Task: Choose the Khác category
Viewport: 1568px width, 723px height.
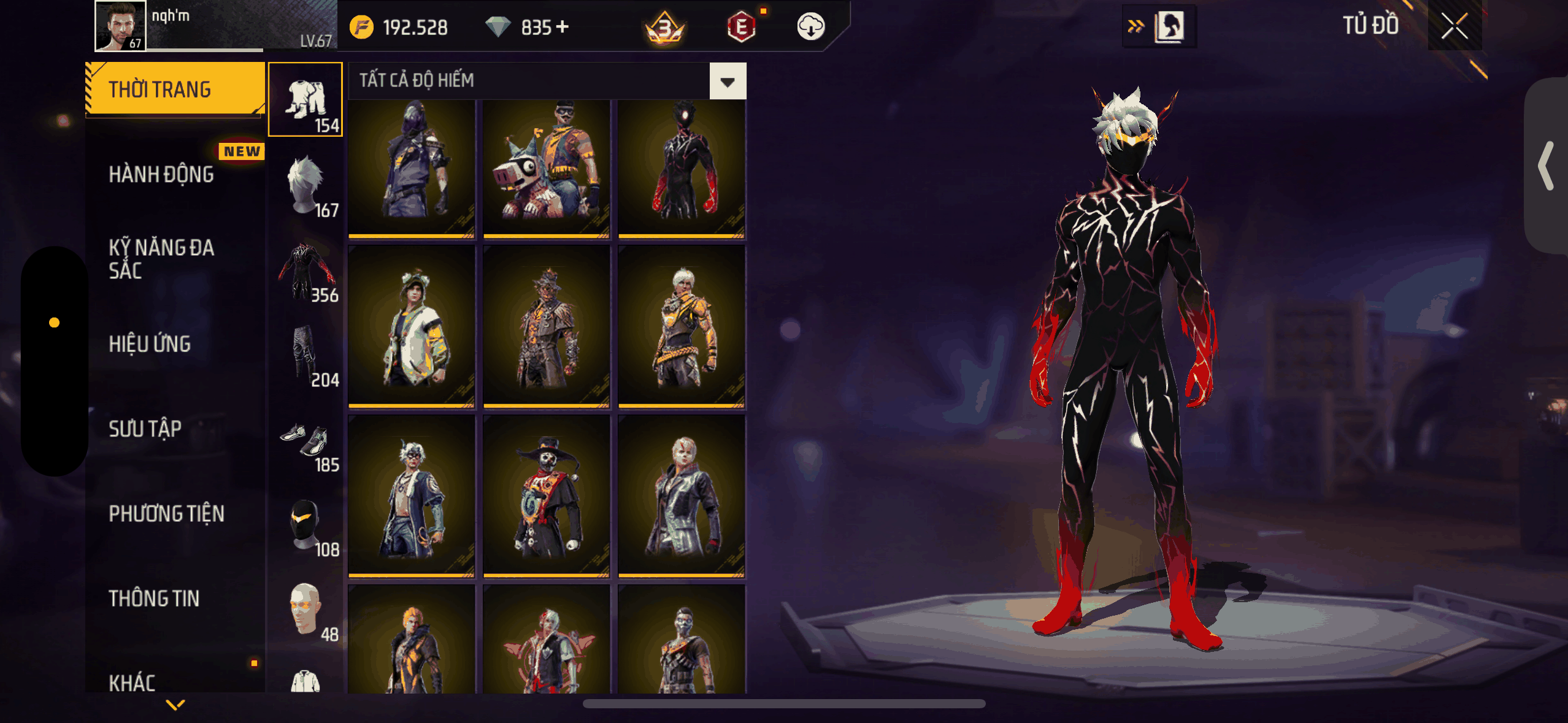Action: (132, 682)
